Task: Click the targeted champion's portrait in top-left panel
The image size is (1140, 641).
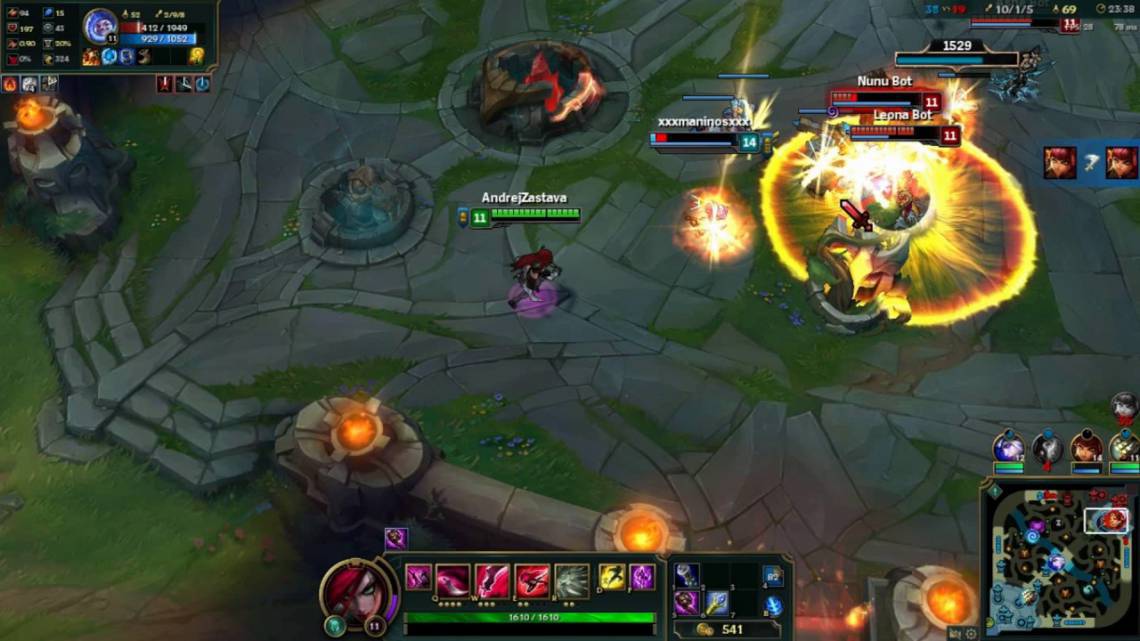Action: click(x=100, y=25)
